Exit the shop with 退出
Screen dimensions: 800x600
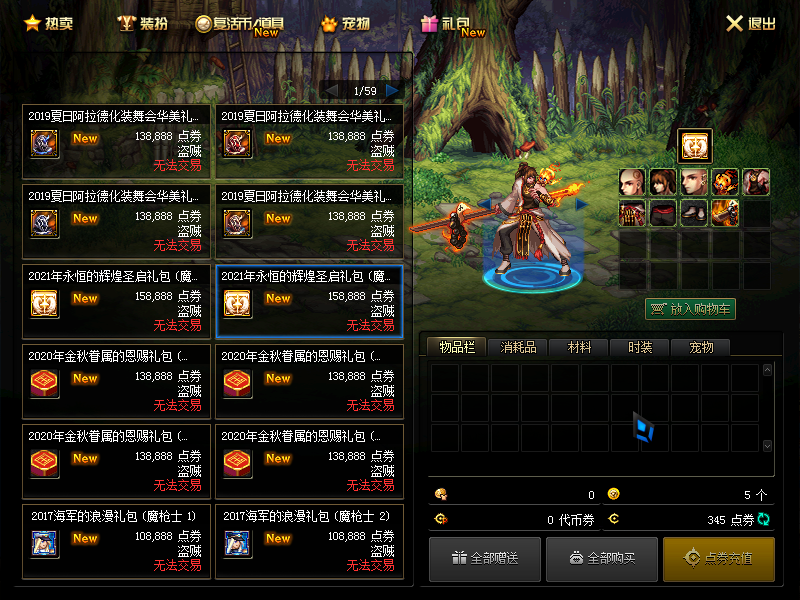750,23
